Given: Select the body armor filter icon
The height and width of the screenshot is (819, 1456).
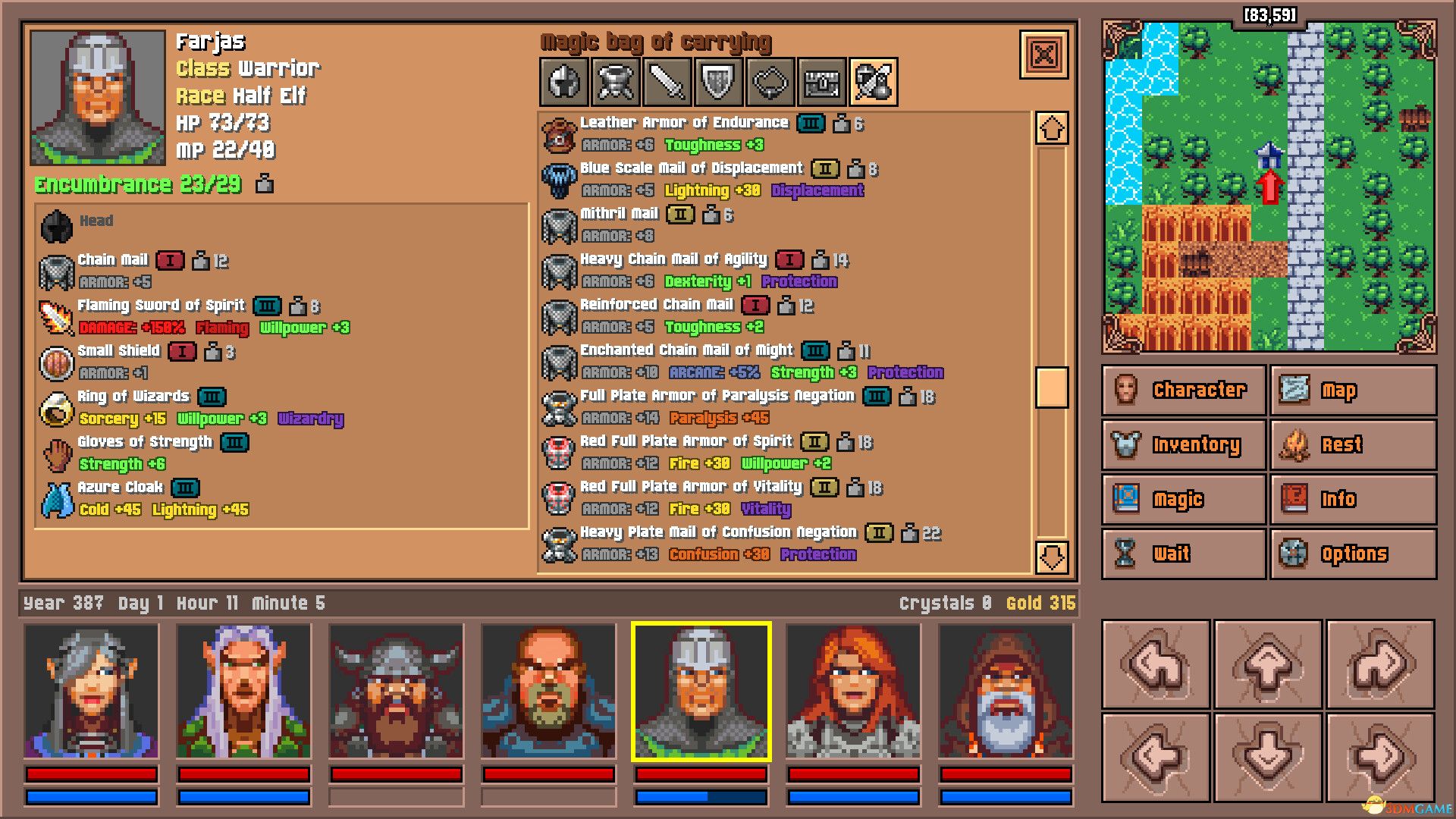Looking at the screenshot, I should (x=614, y=82).
